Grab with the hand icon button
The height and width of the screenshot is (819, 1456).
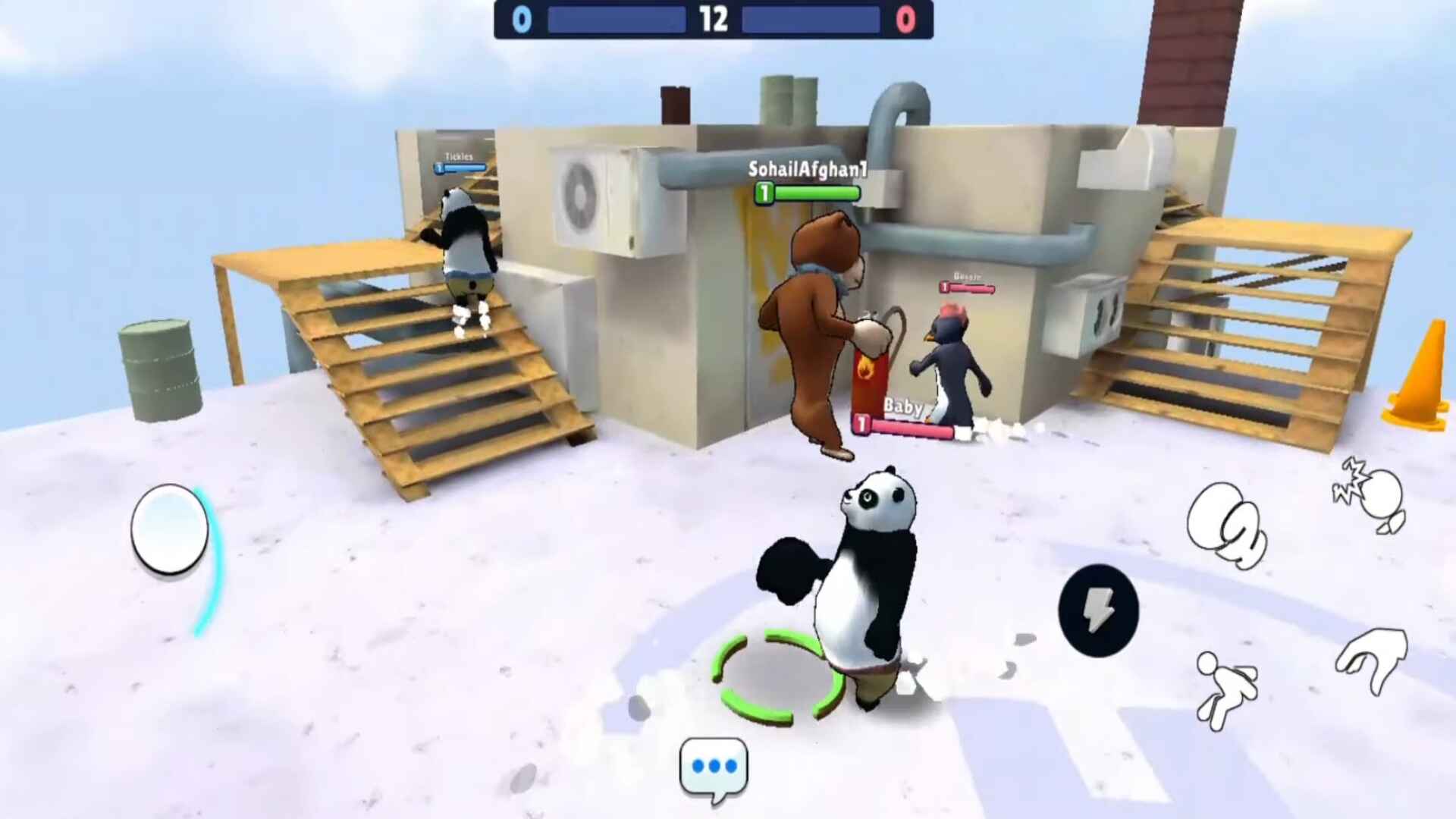1373,660
